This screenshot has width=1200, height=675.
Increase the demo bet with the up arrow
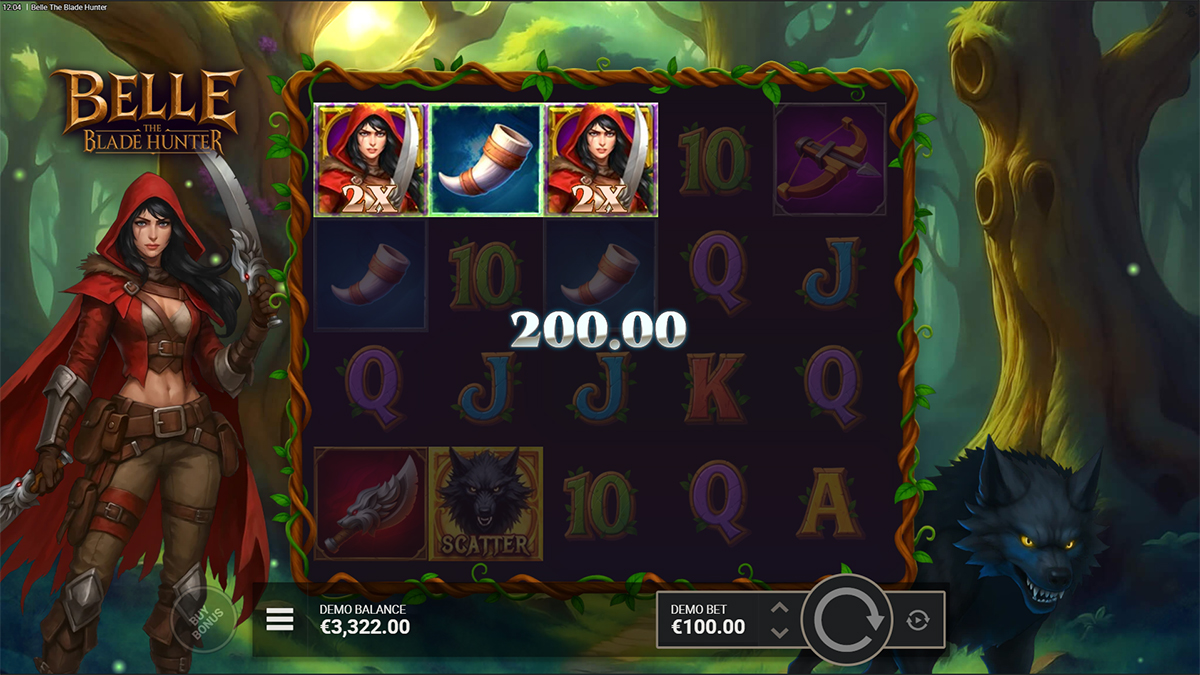tap(780, 608)
